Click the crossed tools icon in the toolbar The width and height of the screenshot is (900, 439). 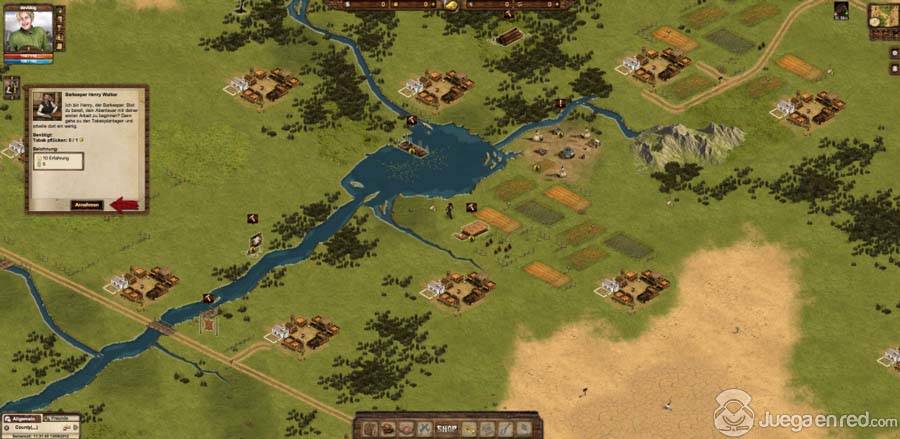pos(423,430)
